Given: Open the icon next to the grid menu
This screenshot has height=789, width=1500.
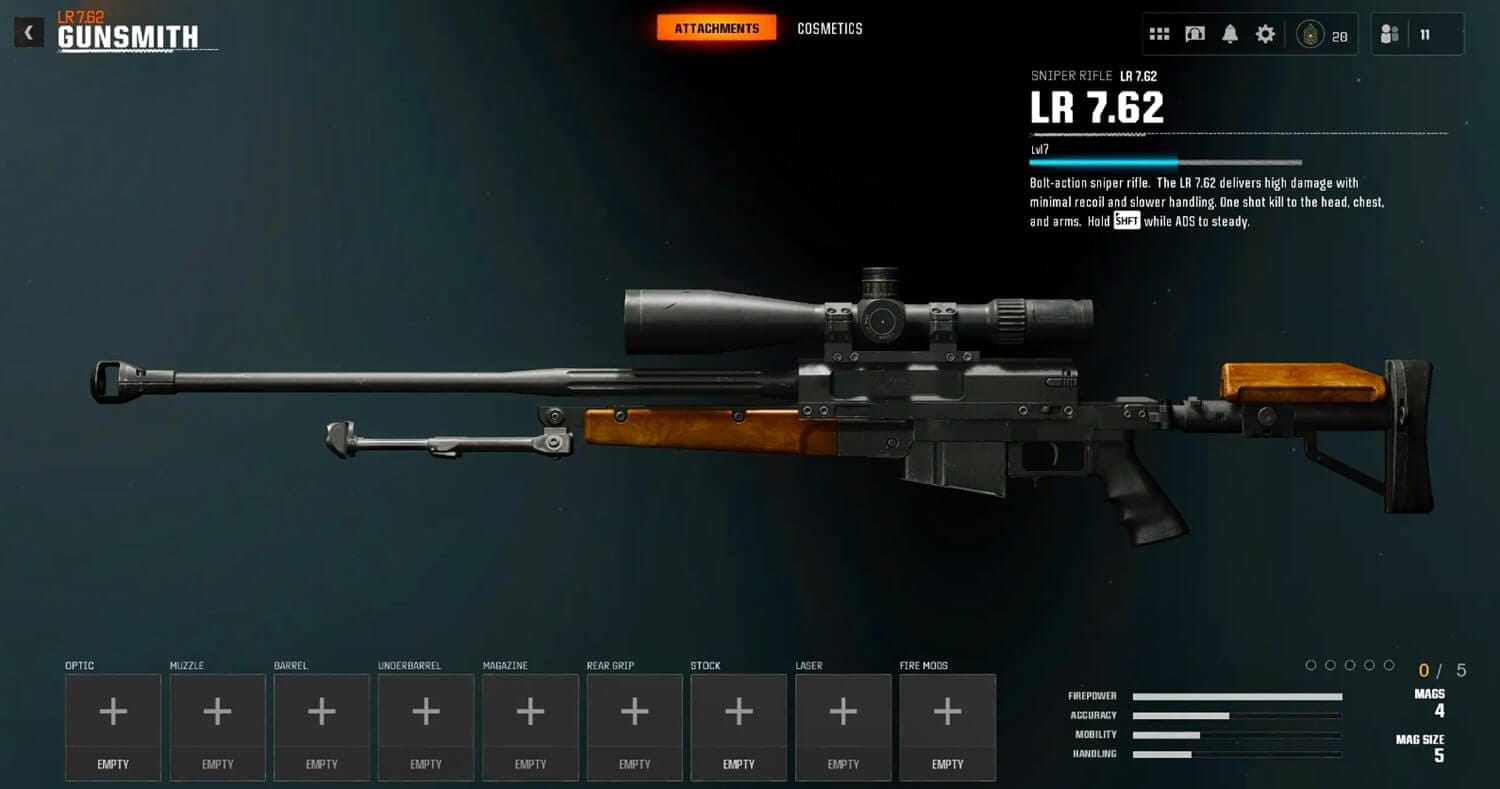Looking at the screenshot, I should tap(1194, 34).
